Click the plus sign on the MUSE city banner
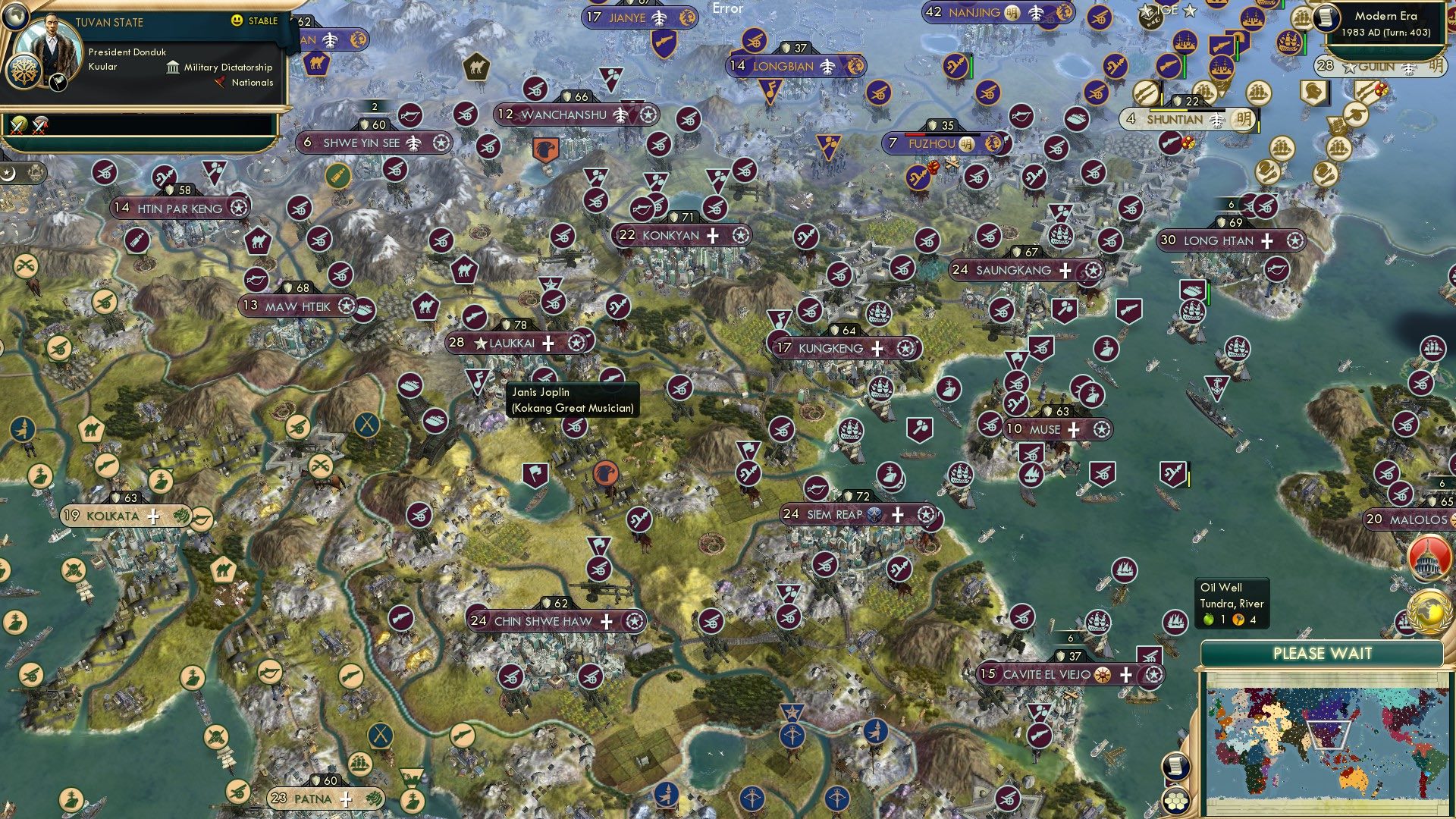The image size is (1456, 819). tap(1075, 430)
